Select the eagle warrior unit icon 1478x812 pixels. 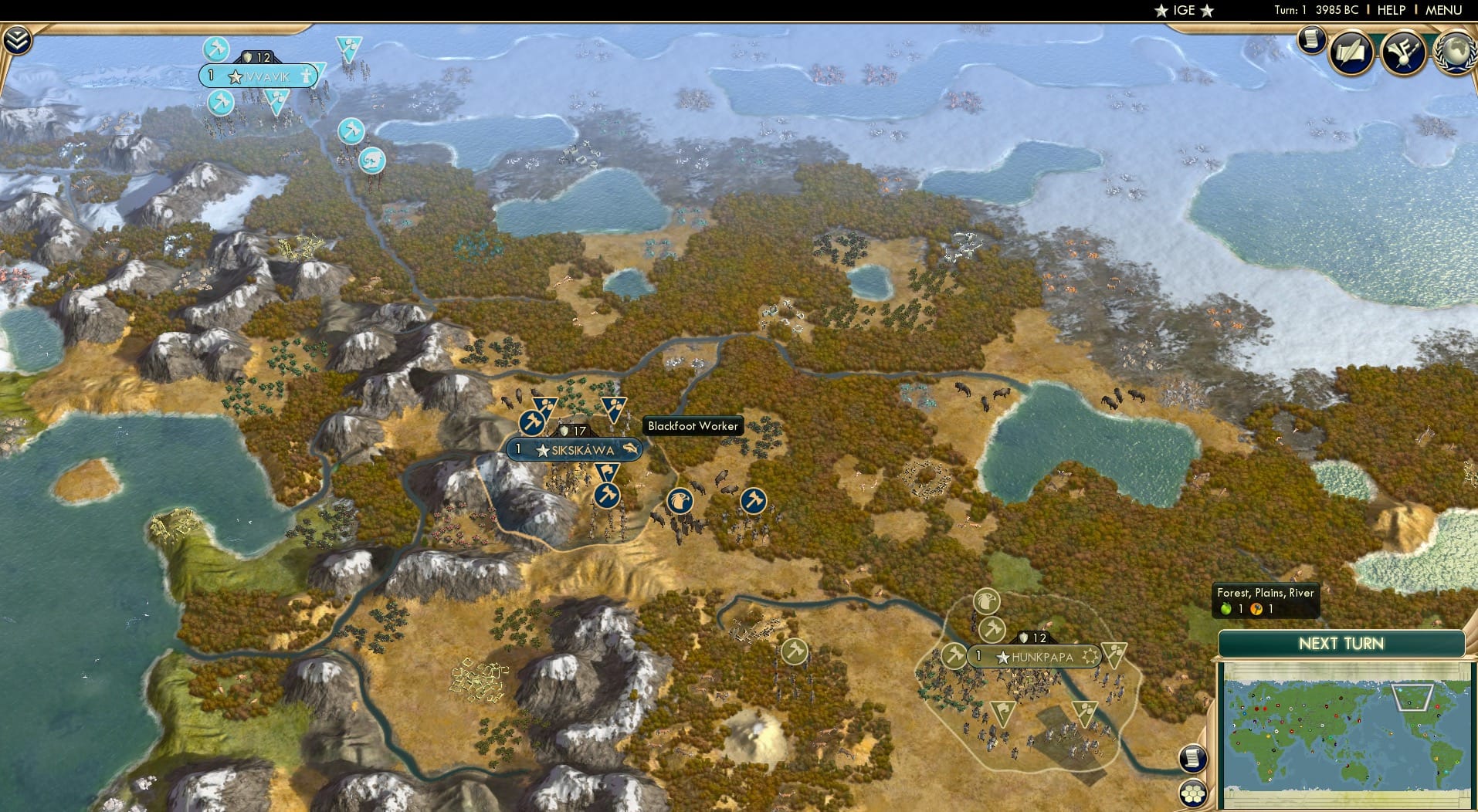click(x=678, y=501)
